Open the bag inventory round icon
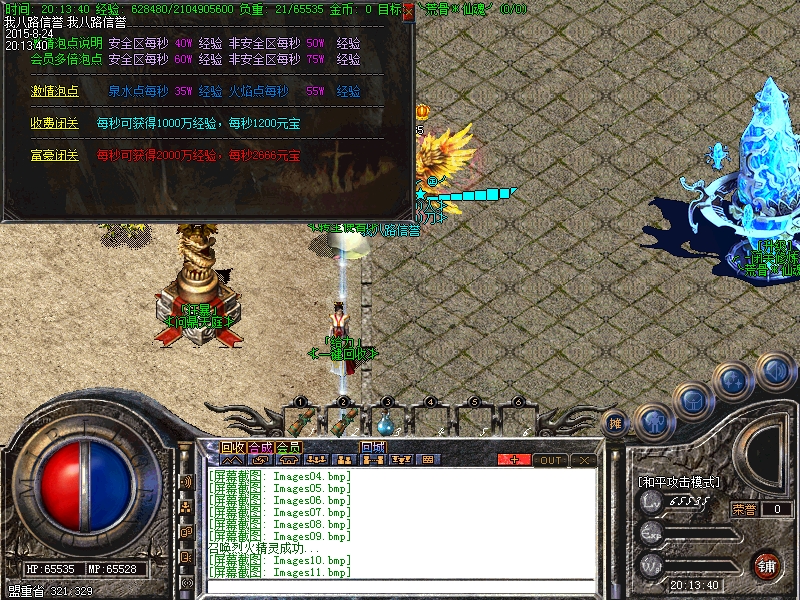The width and height of the screenshot is (800, 600). coord(692,399)
